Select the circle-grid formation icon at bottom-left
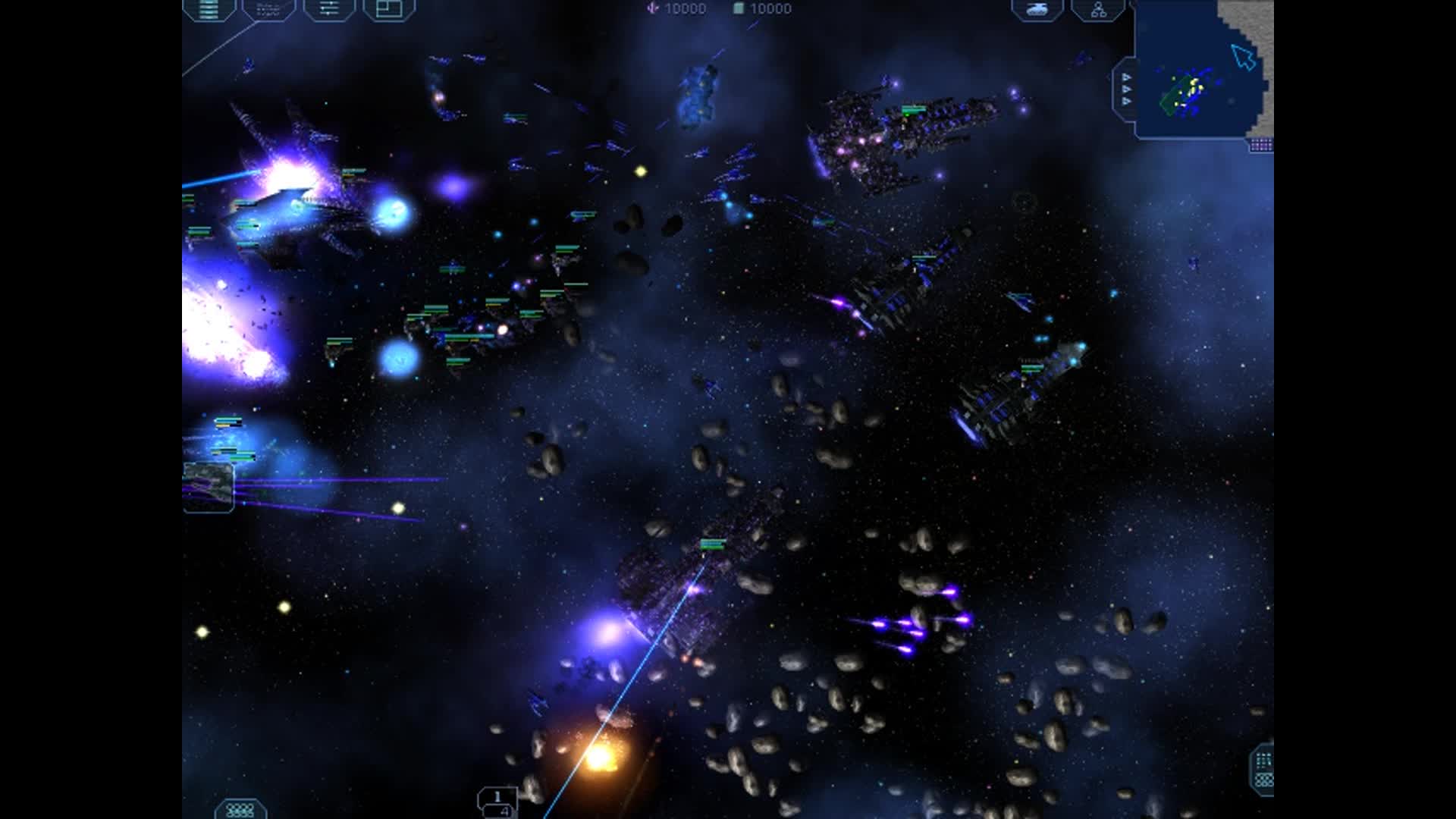 [238, 810]
